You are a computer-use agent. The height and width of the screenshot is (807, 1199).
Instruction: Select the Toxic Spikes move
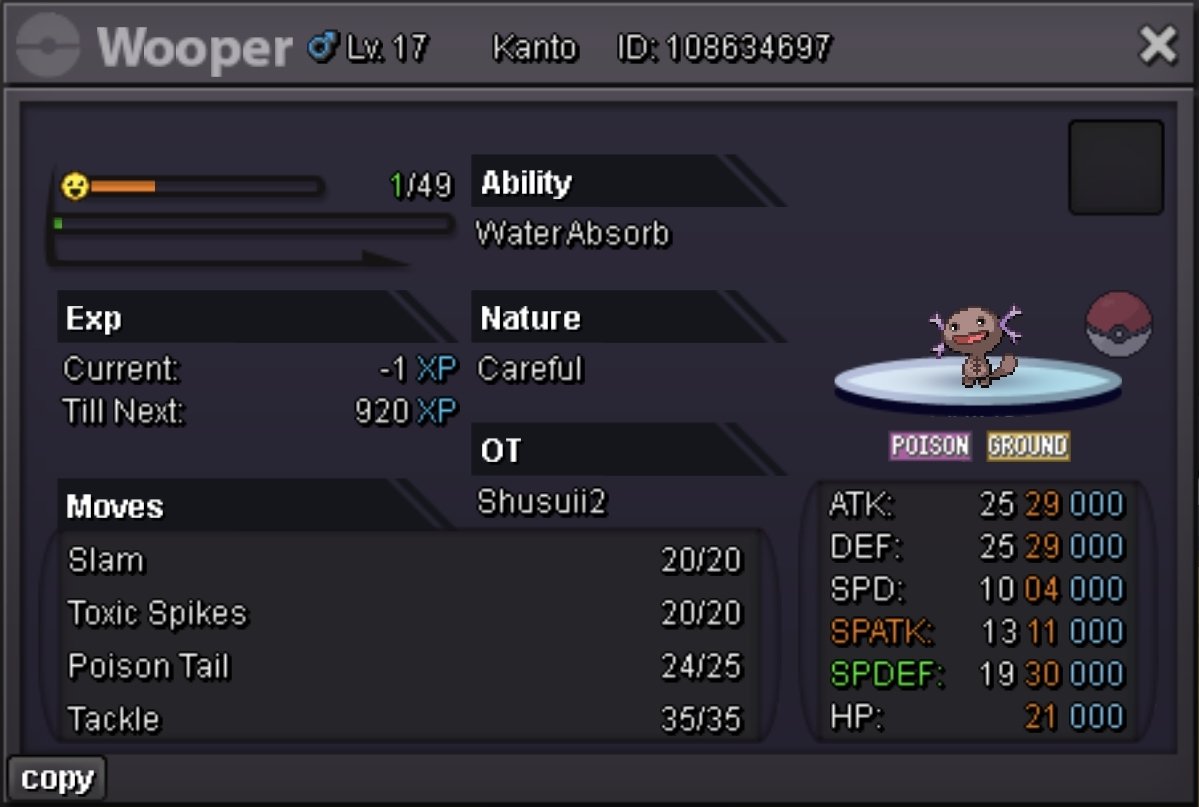point(405,613)
